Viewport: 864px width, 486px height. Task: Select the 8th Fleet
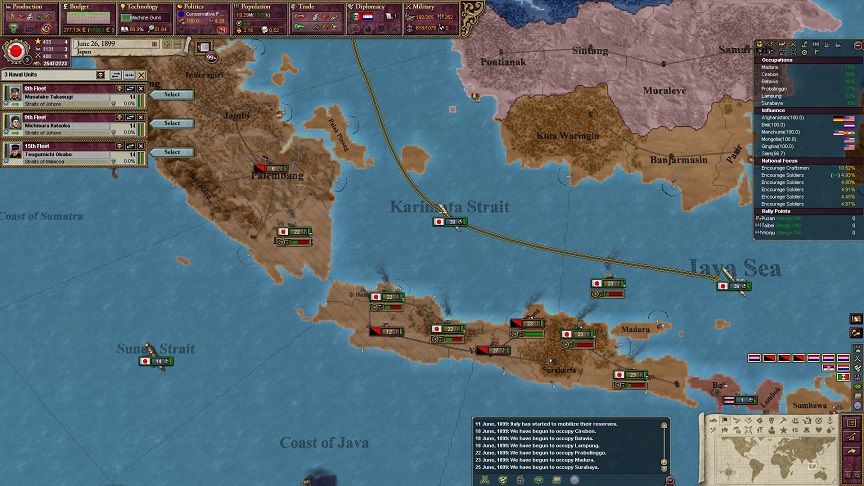tap(172, 94)
